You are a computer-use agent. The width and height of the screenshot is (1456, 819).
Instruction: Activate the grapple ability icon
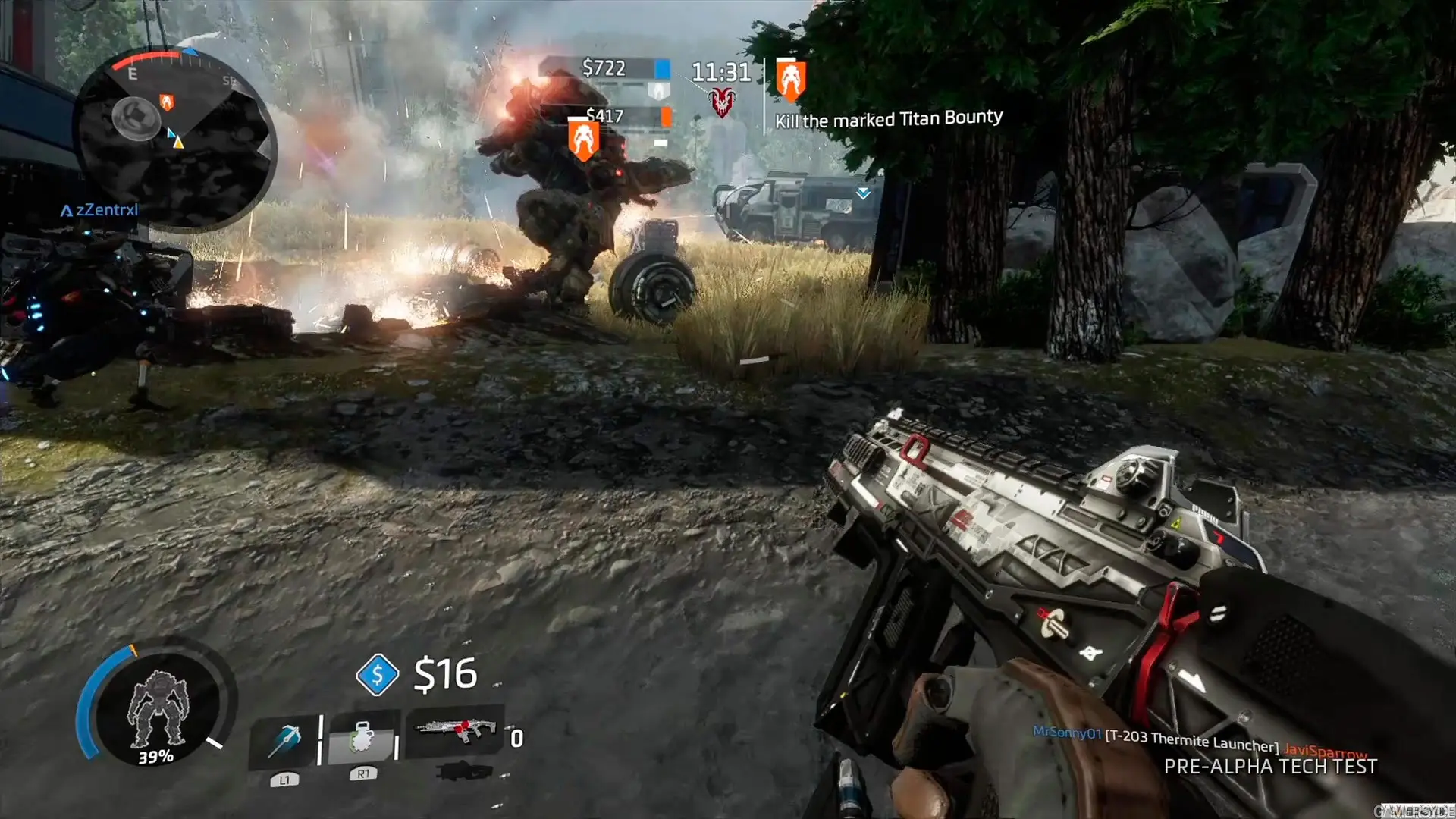coord(284,741)
